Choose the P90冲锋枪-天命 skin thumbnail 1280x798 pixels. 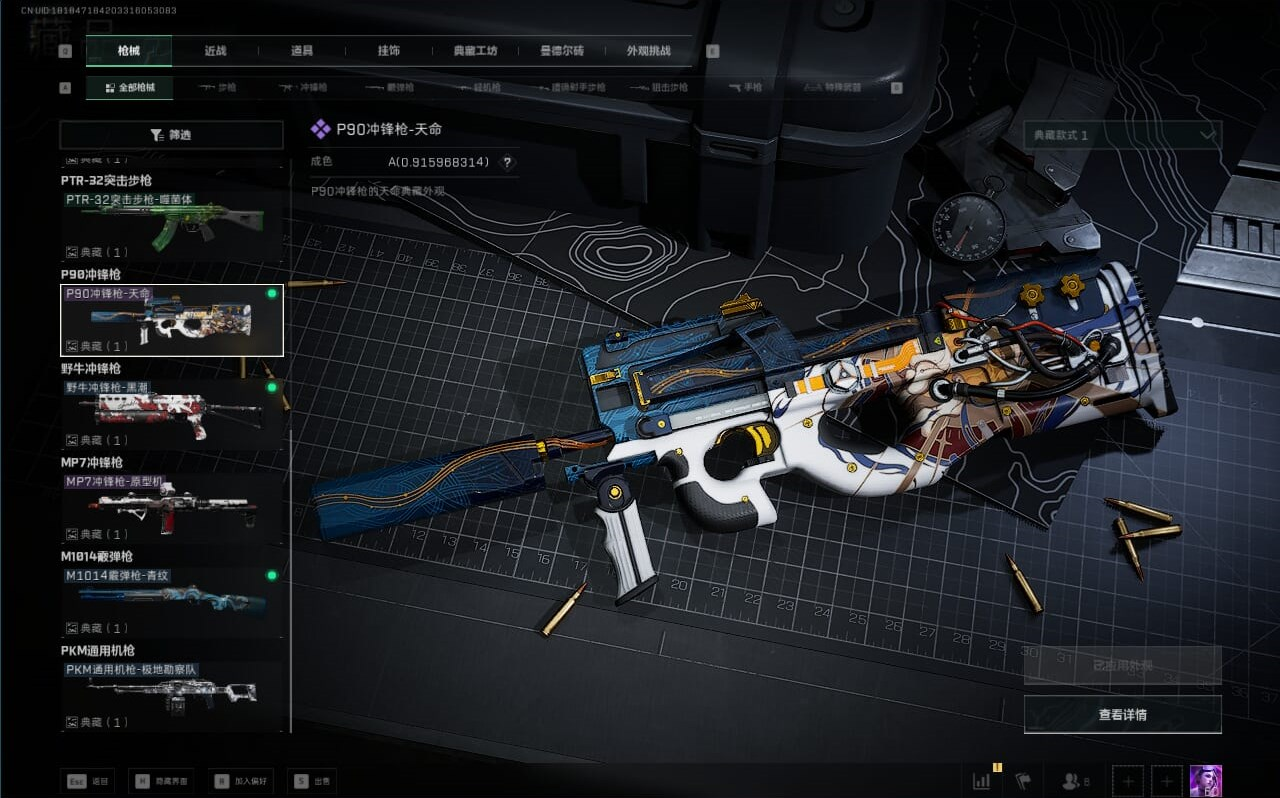tap(171, 320)
